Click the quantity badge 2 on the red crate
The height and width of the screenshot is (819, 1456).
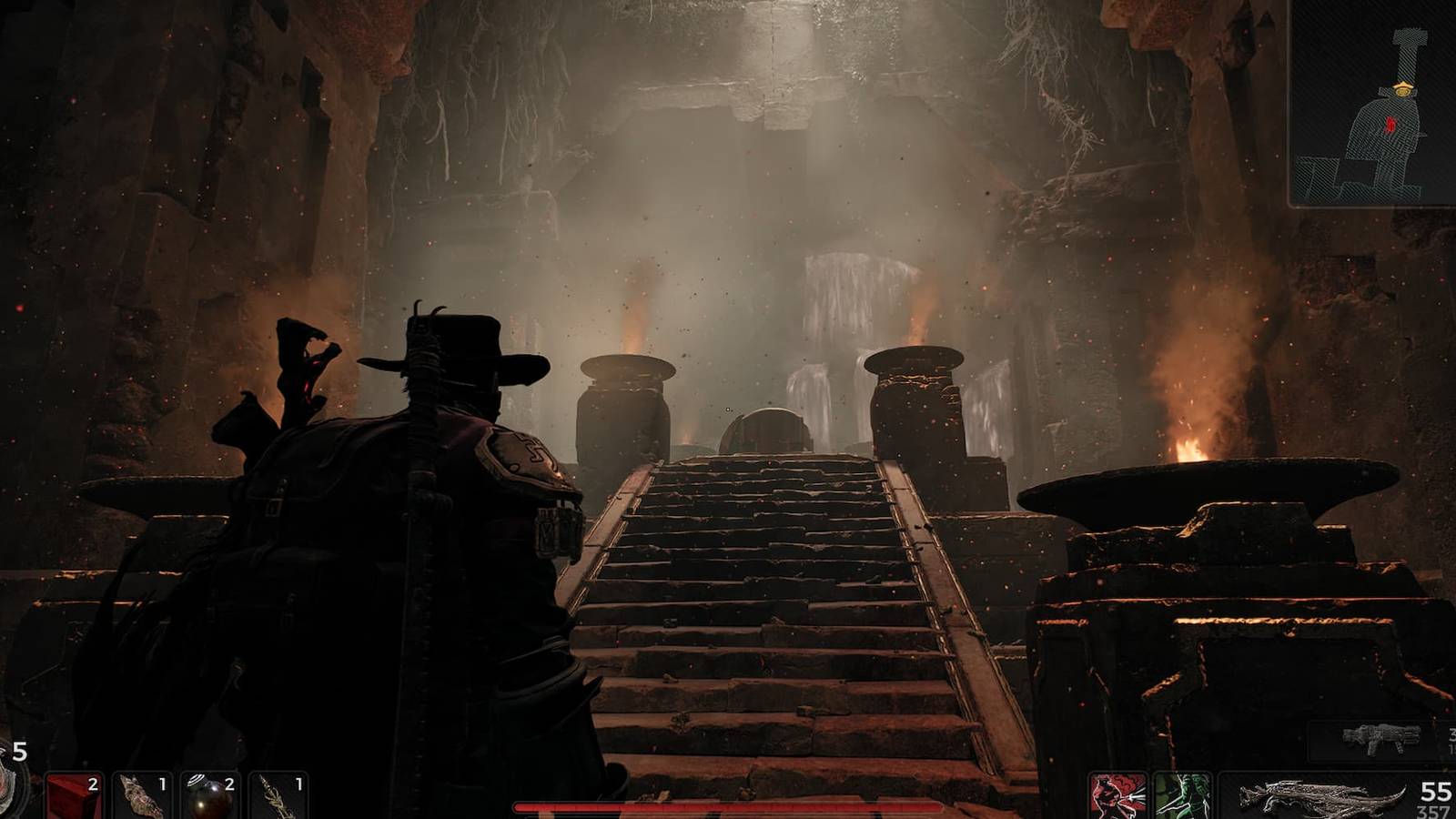tap(93, 784)
